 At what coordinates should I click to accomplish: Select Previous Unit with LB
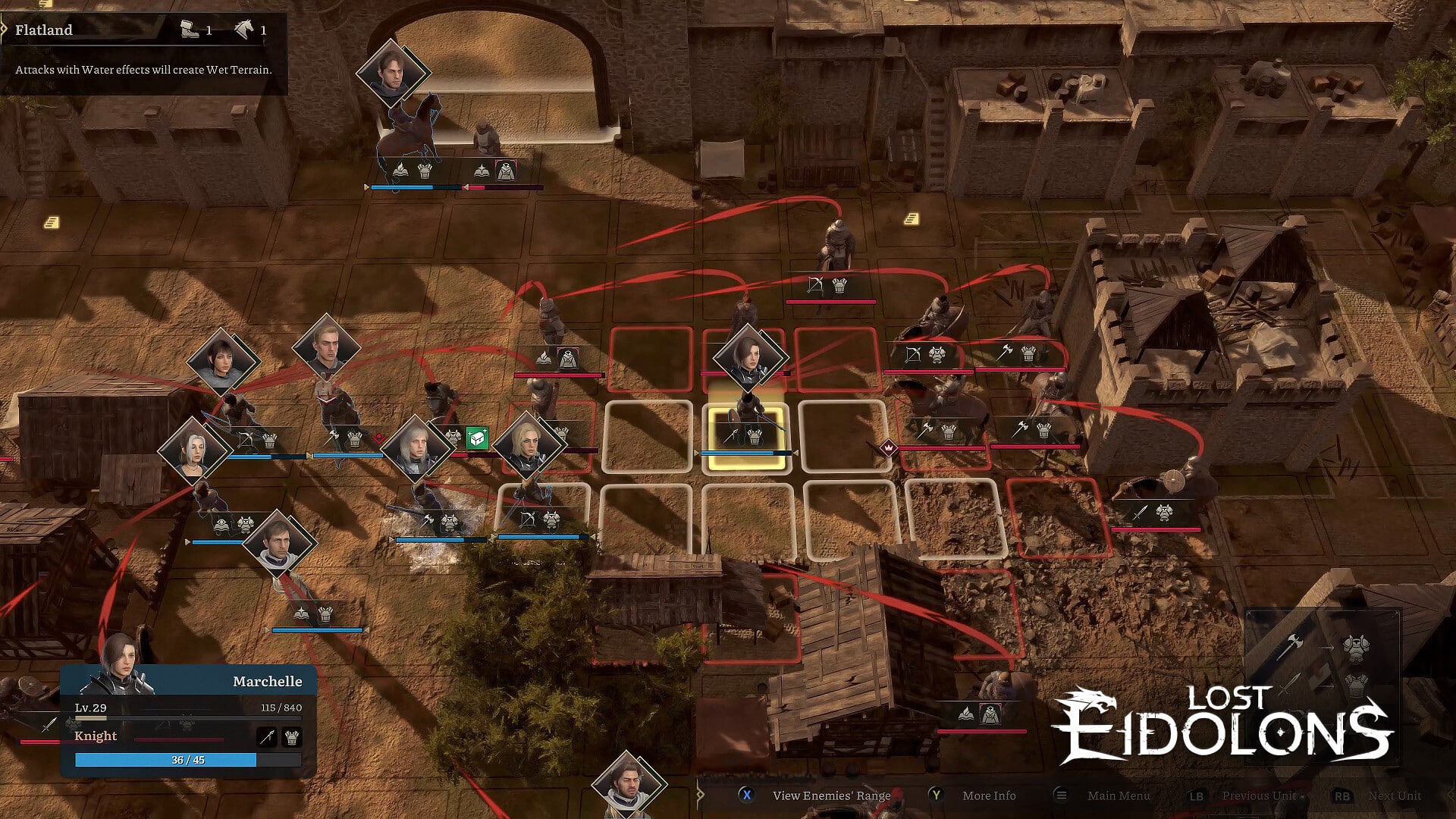tap(1197, 796)
